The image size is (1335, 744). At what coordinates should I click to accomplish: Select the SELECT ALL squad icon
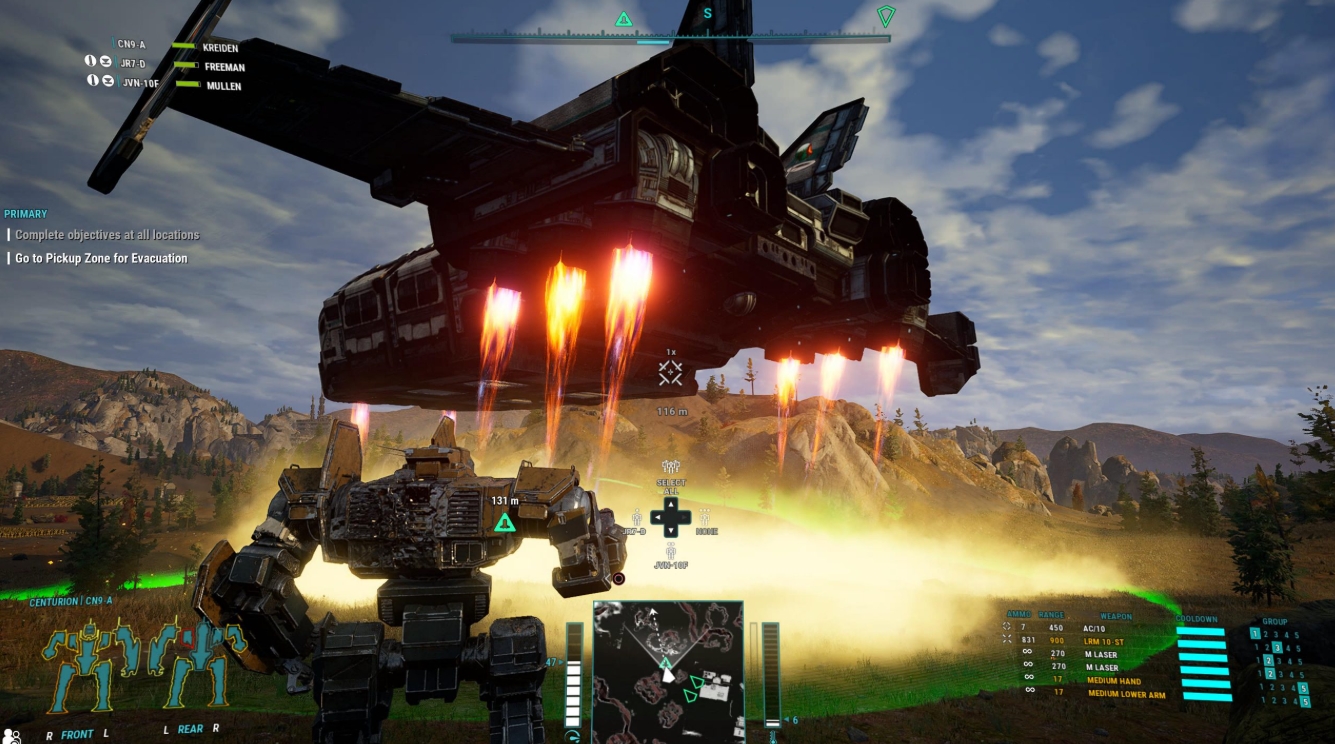tap(670, 466)
